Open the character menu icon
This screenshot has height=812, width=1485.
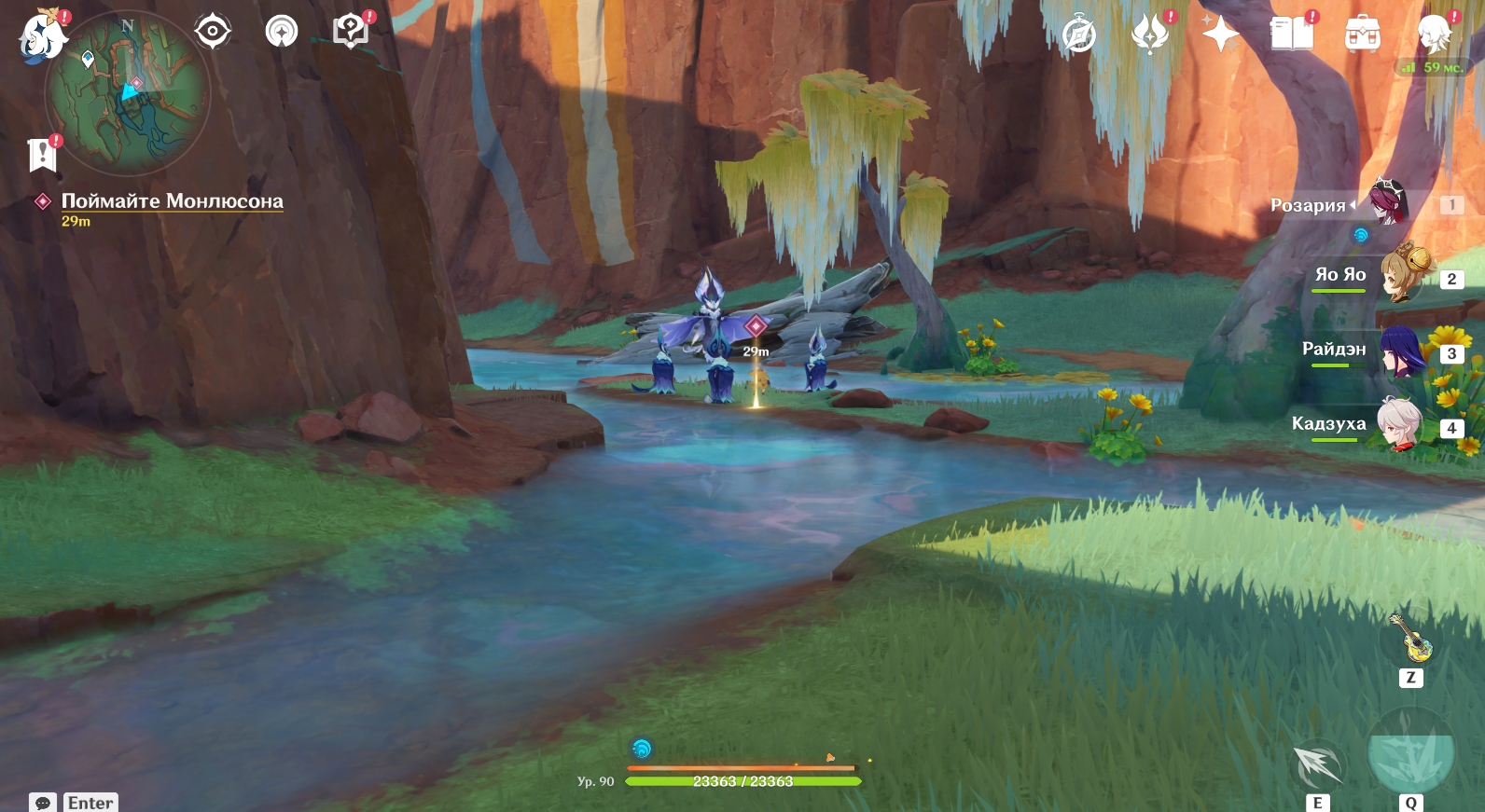[1434, 35]
